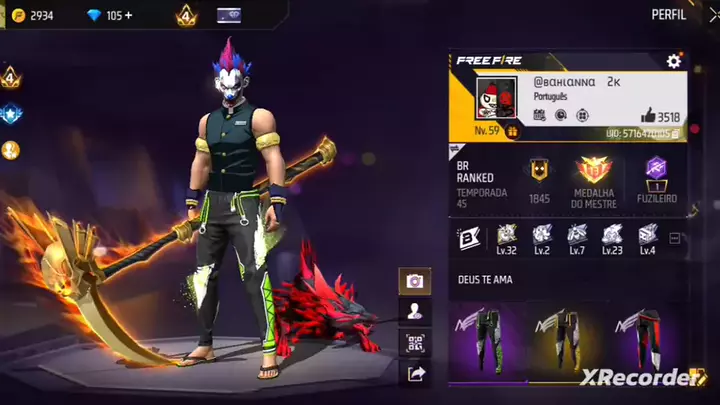The height and width of the screenshot is (405, 720).
Task: Give a like with the thumbs-up
Action: point(647,115)
